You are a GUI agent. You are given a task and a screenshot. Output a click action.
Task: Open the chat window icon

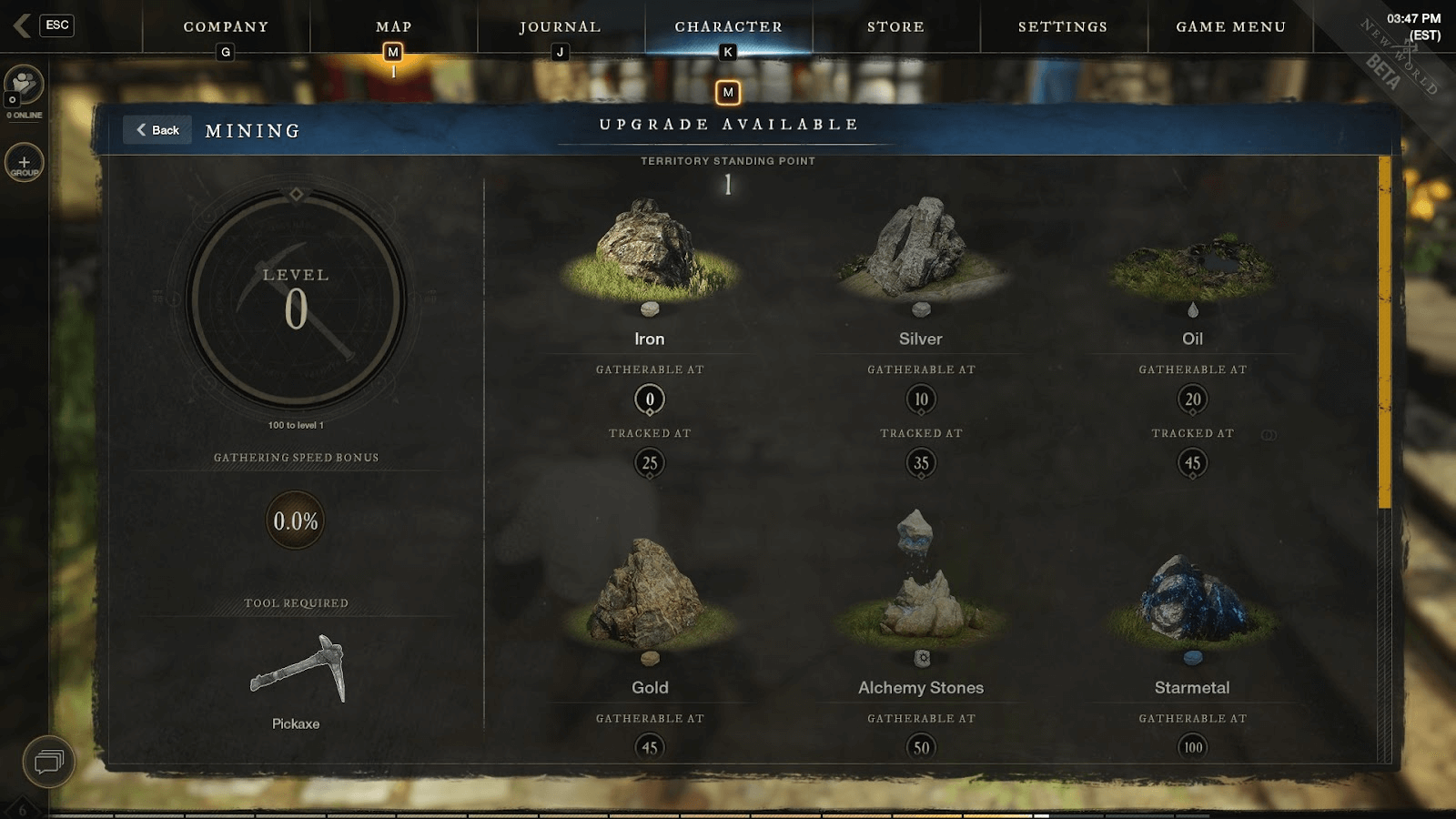[48, 762]
